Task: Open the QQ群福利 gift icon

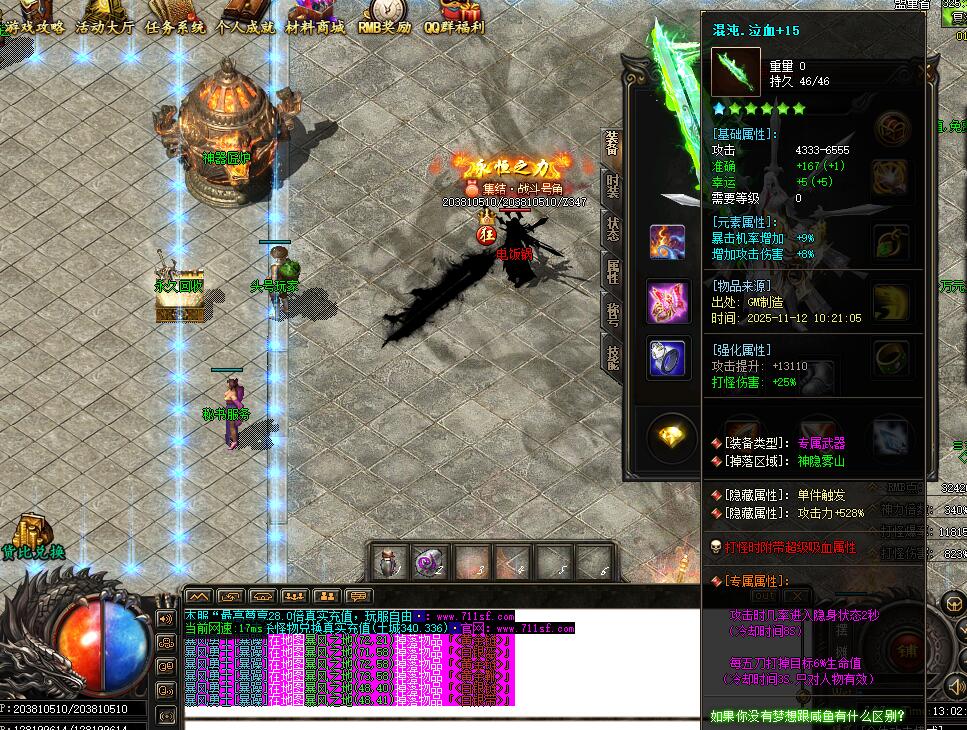Action: tap(455, 22)
